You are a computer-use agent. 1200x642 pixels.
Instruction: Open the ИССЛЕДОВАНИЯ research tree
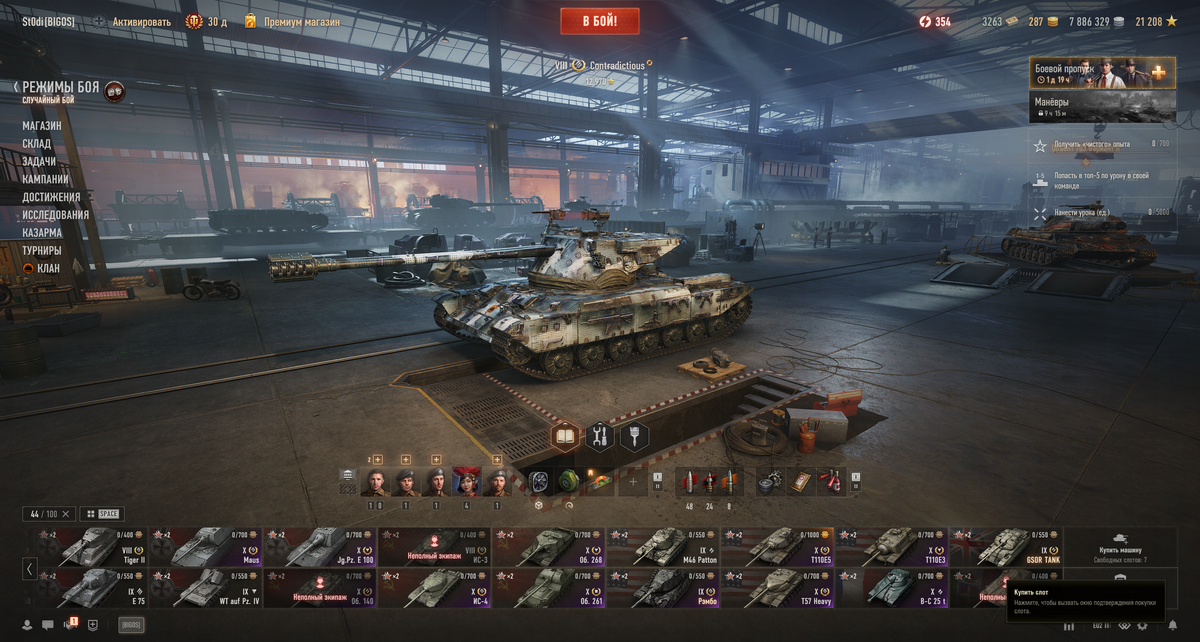[x=56, y=215]
